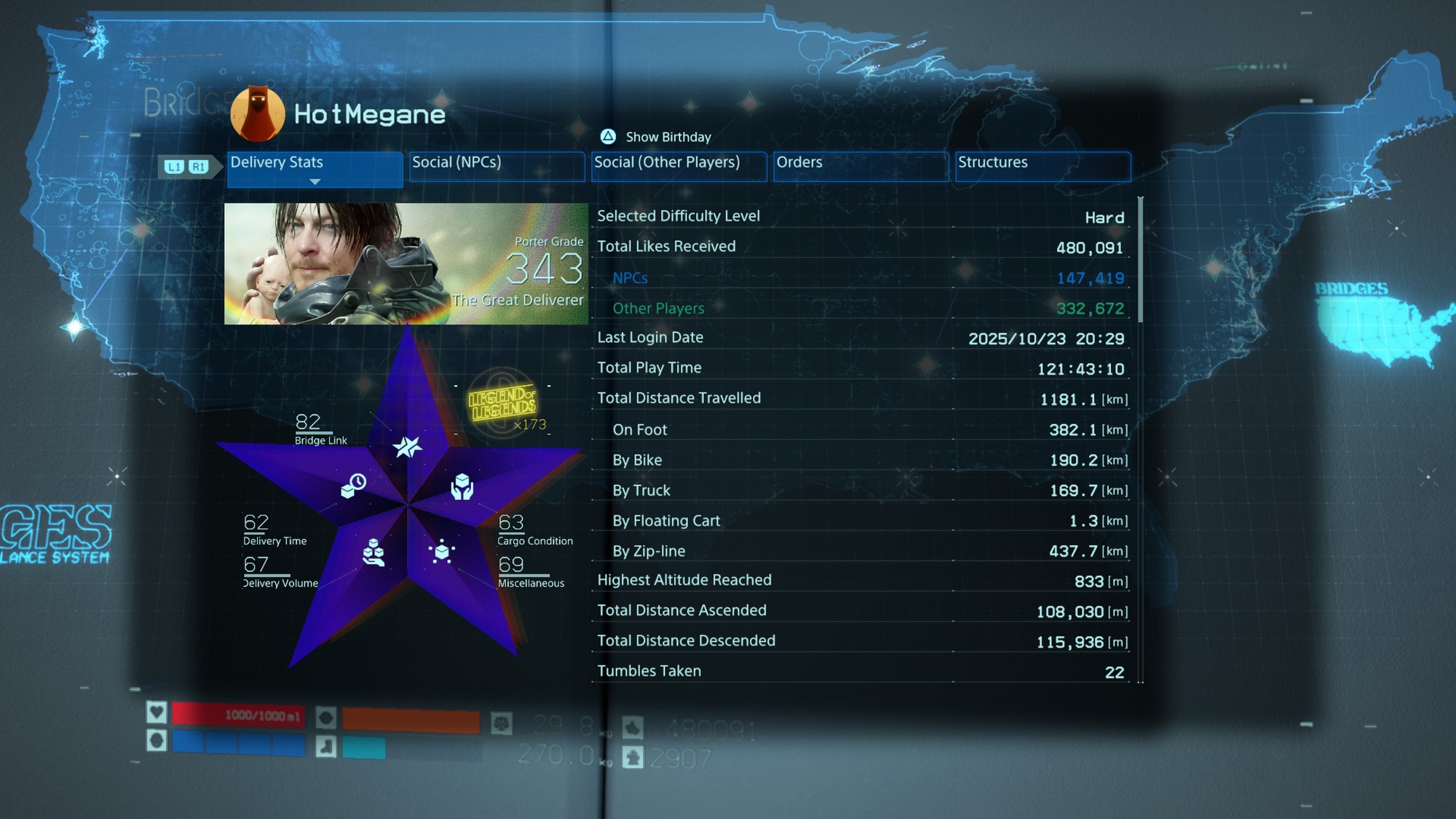
Task: Choose the Total Play Time row
Action: [x=860, y=368]
